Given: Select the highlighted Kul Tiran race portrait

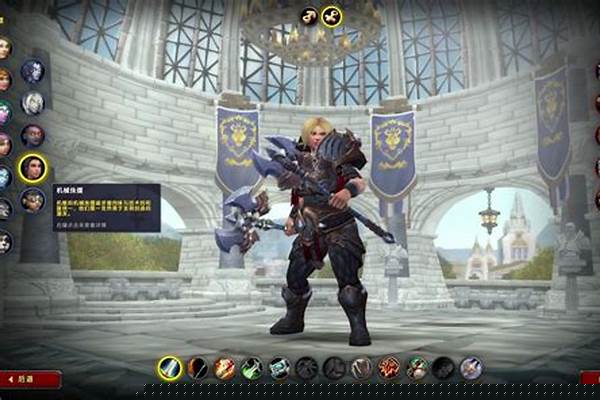Looking at the screenshot, I should pyautogui.click(x=33, y=167).
